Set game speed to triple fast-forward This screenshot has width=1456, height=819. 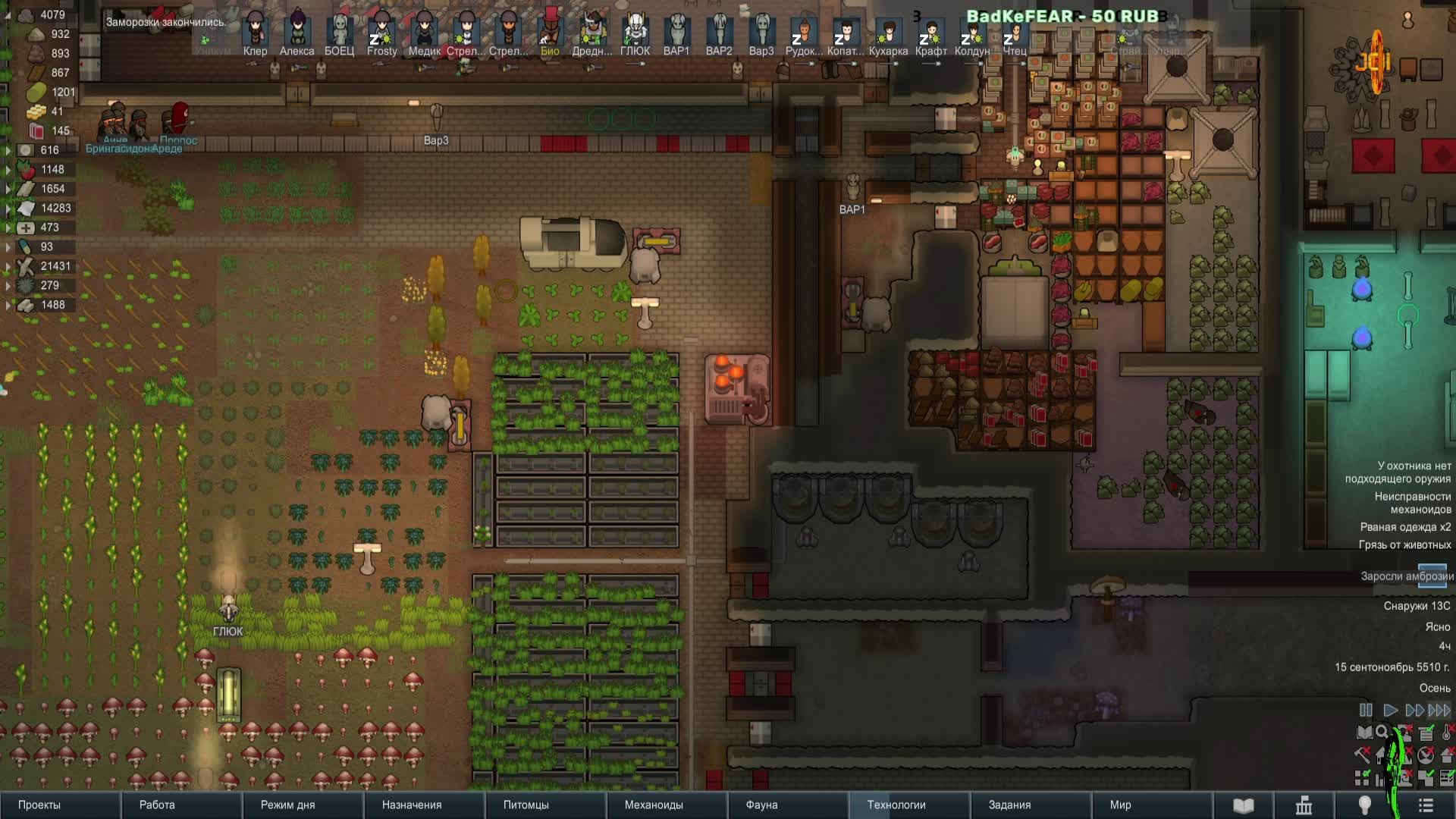coord(1439,711)
